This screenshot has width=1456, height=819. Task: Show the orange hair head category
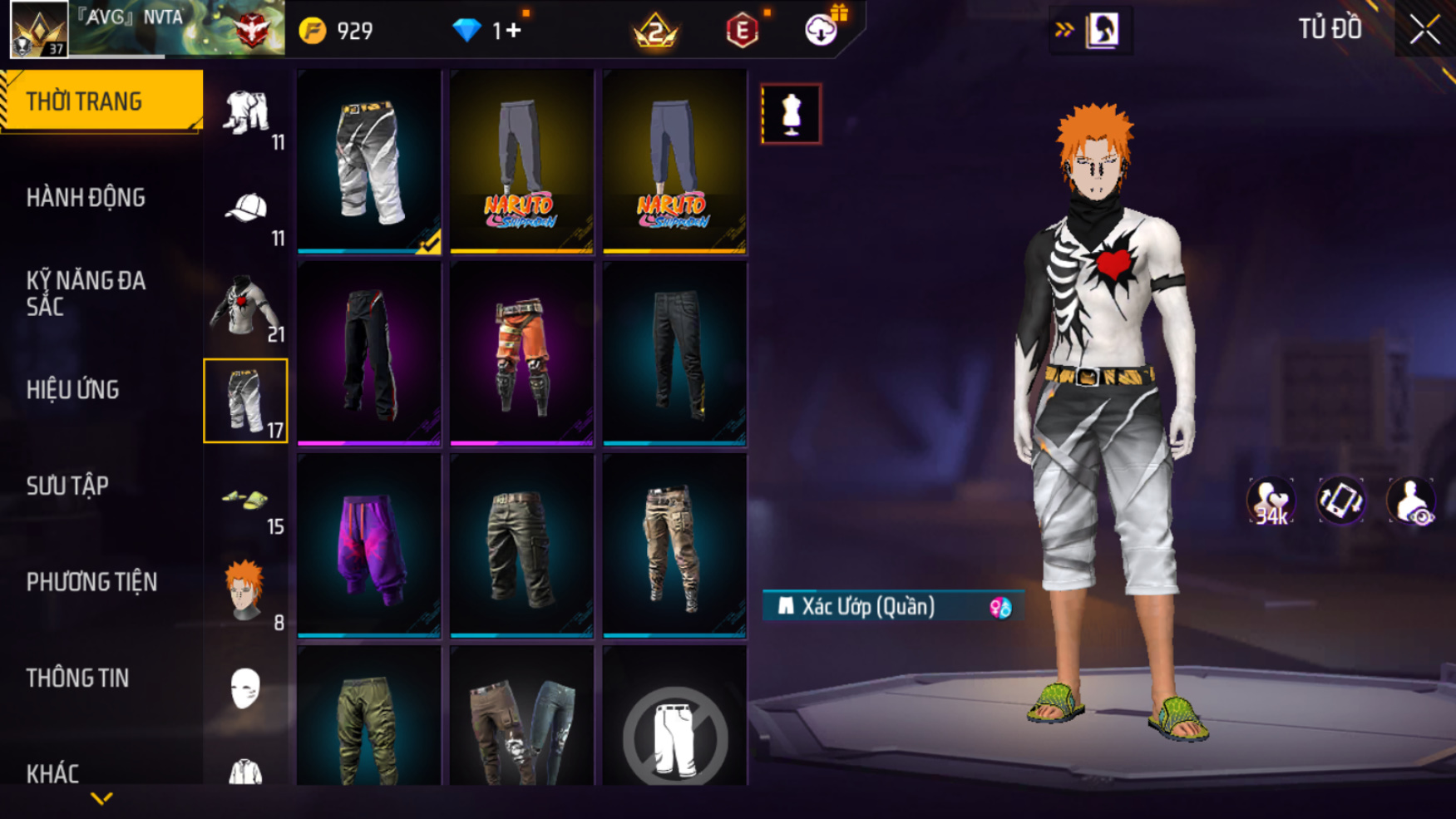[246, 592]
